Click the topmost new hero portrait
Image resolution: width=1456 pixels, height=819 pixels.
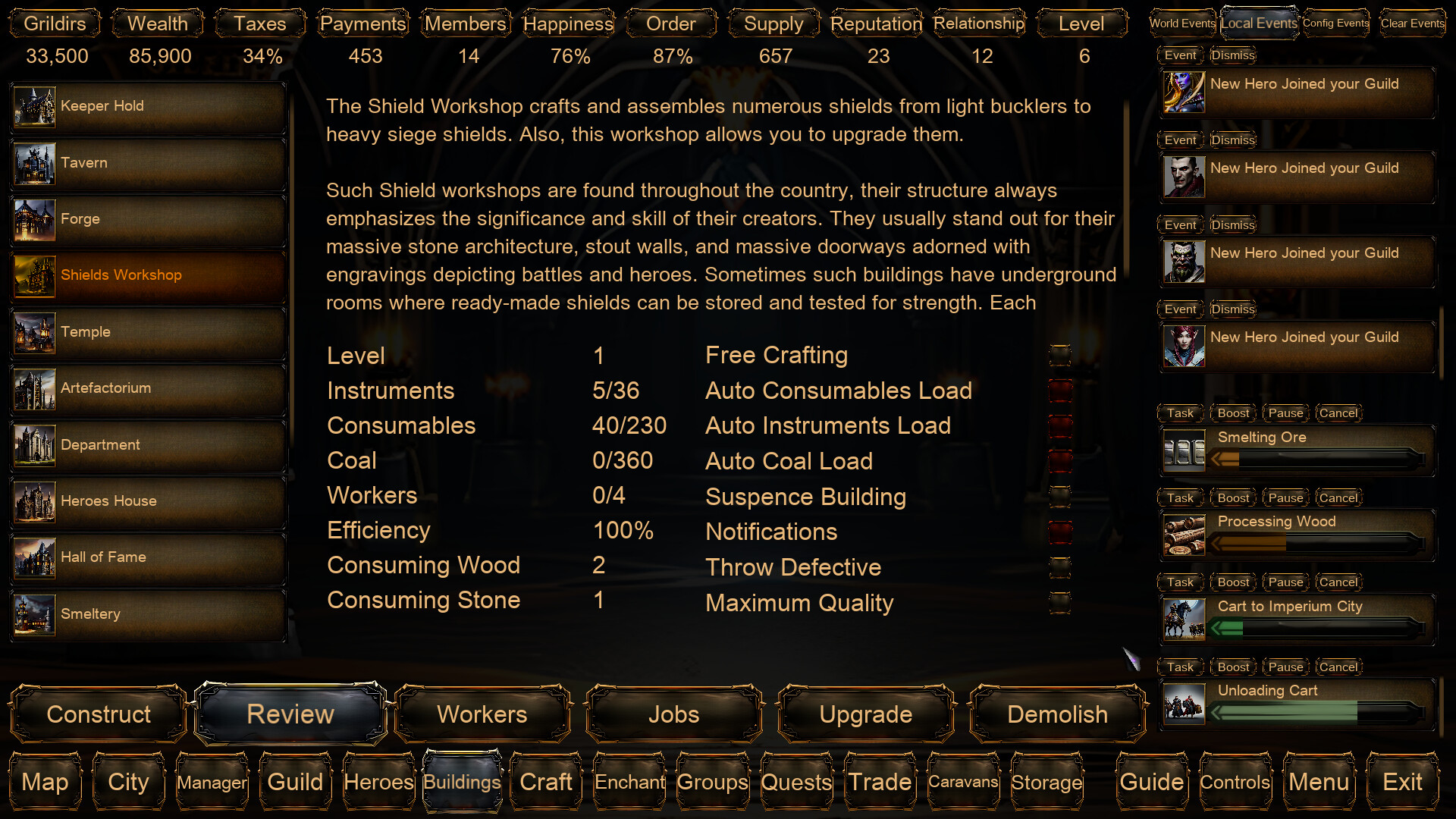click(x=1184, y=92)
